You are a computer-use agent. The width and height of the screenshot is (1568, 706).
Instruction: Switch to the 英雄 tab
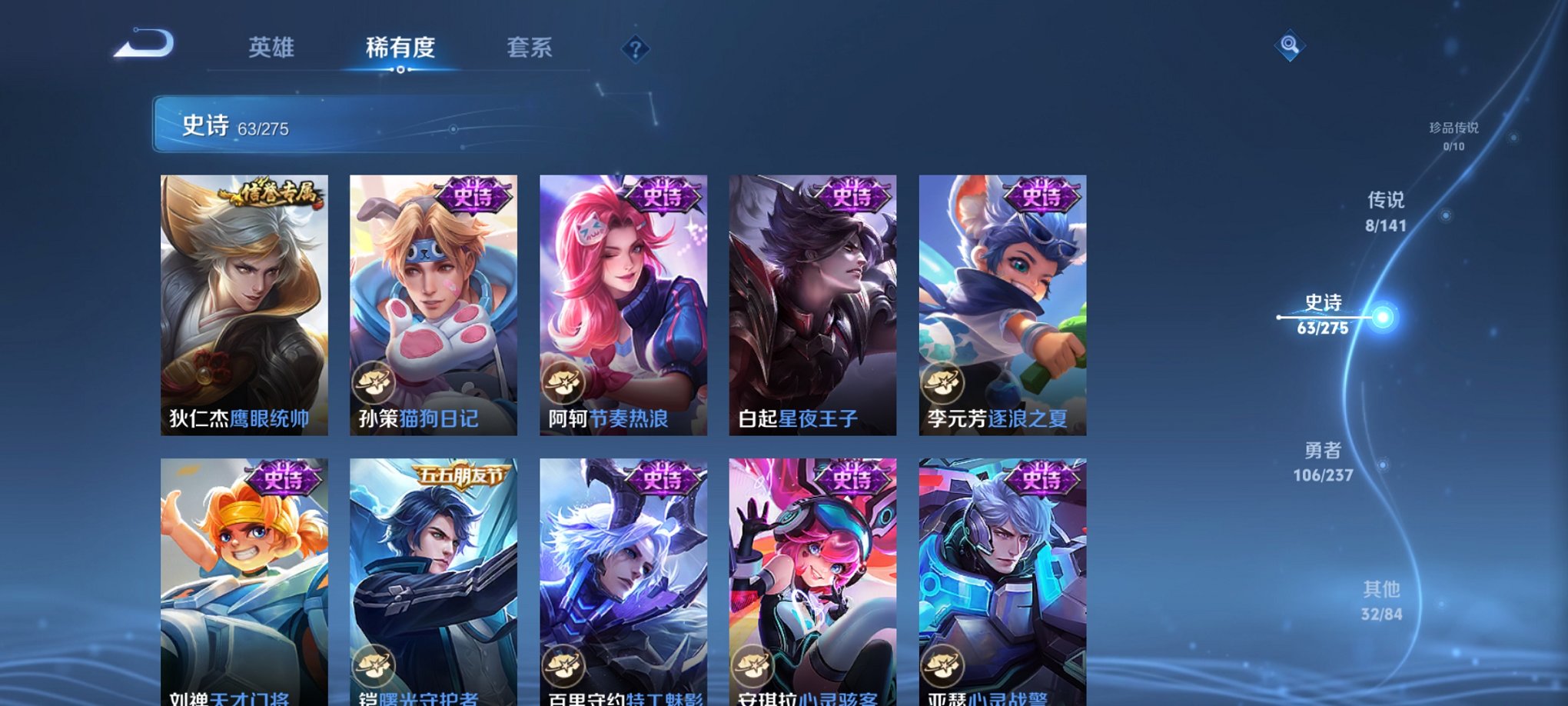[271, 47]
